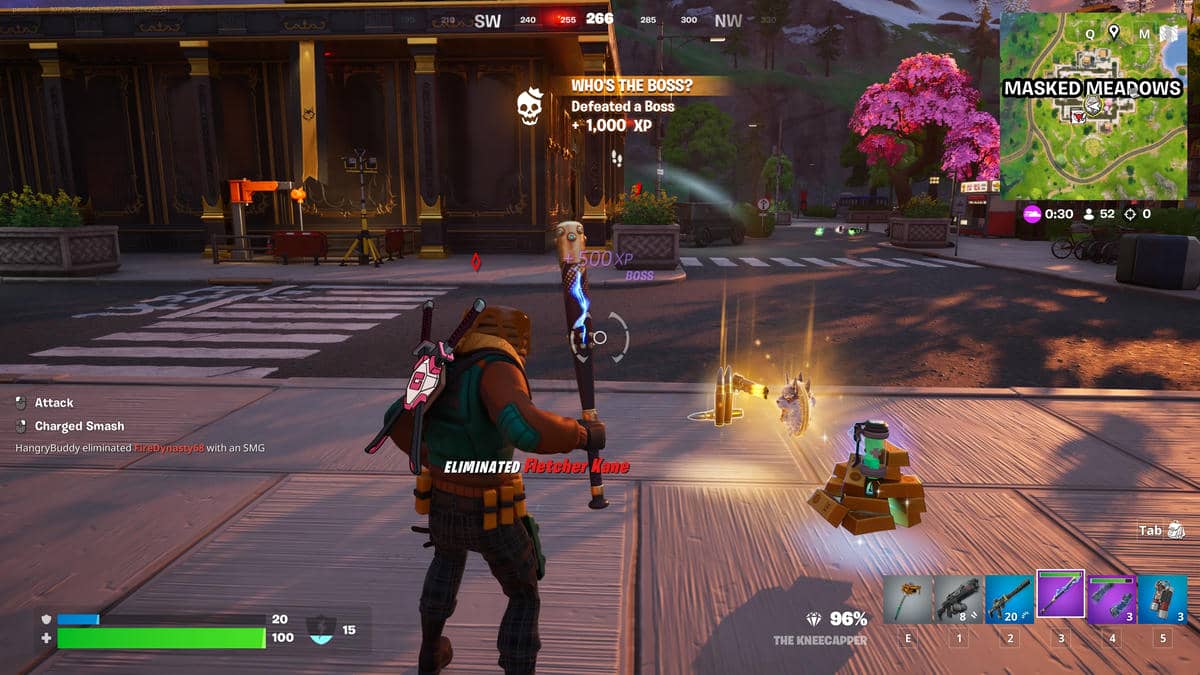Switch to the blue shotgun with 20 ammo
1200x675 pixels.
click(x=1010, y=599)
